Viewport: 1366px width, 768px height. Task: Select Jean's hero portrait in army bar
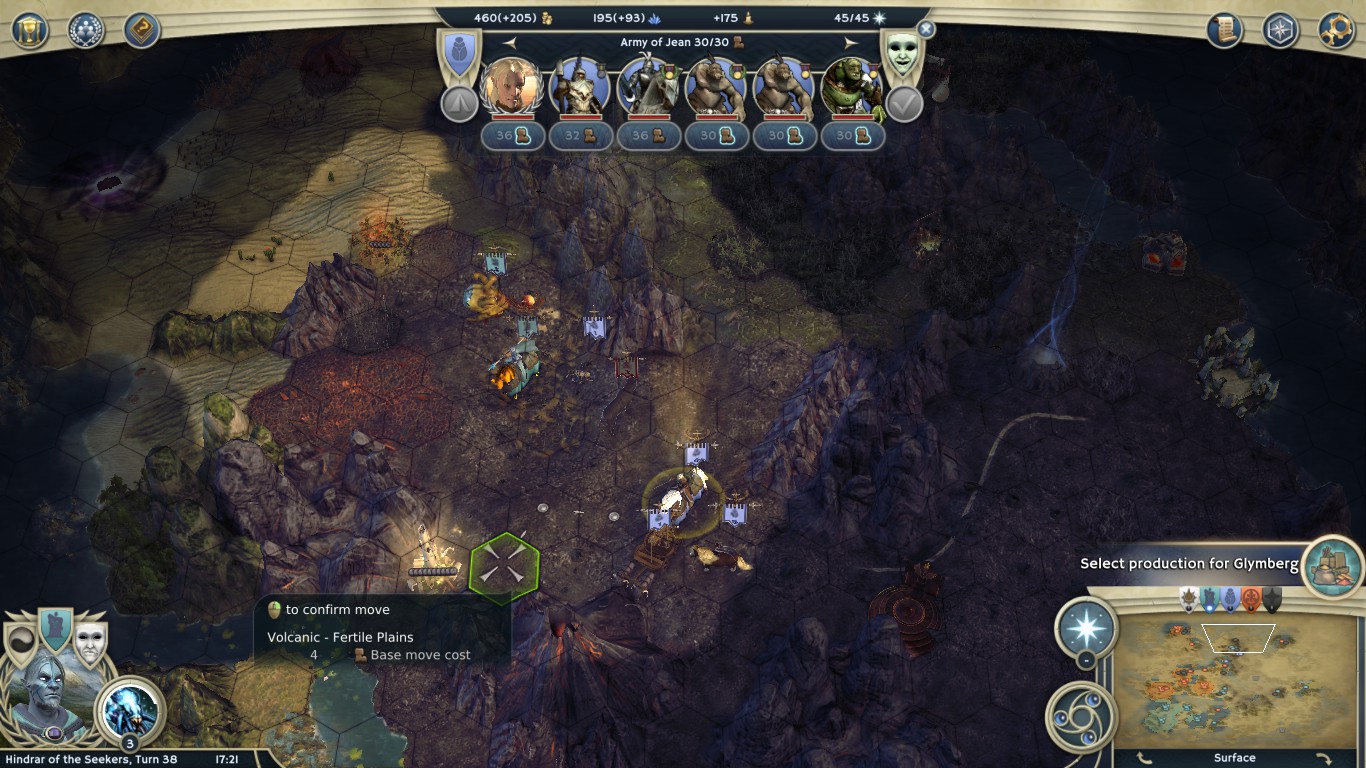pos(512,87)
